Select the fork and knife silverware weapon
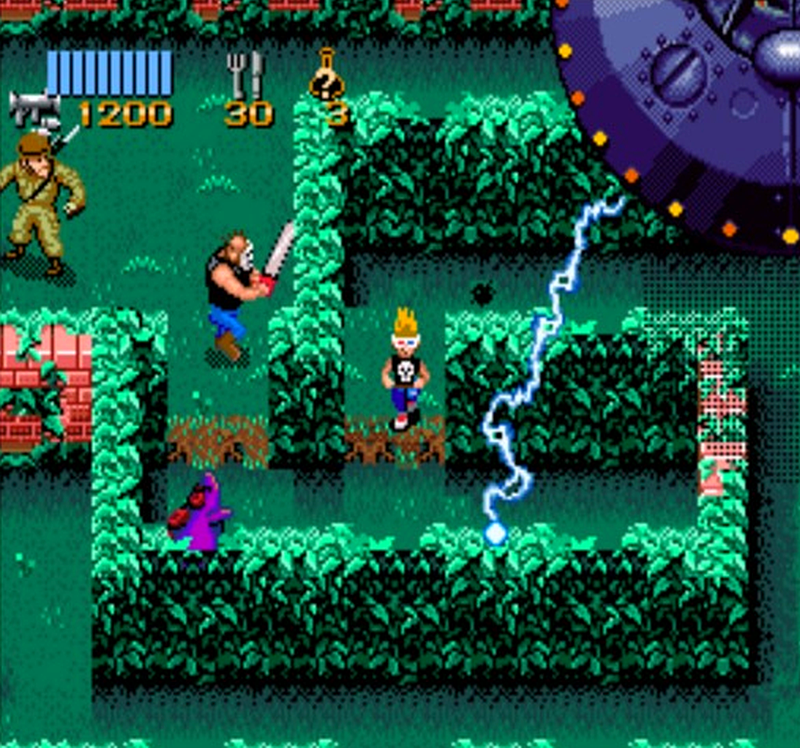The height and width of the screenshot is (748, 800). click(245, 75)
